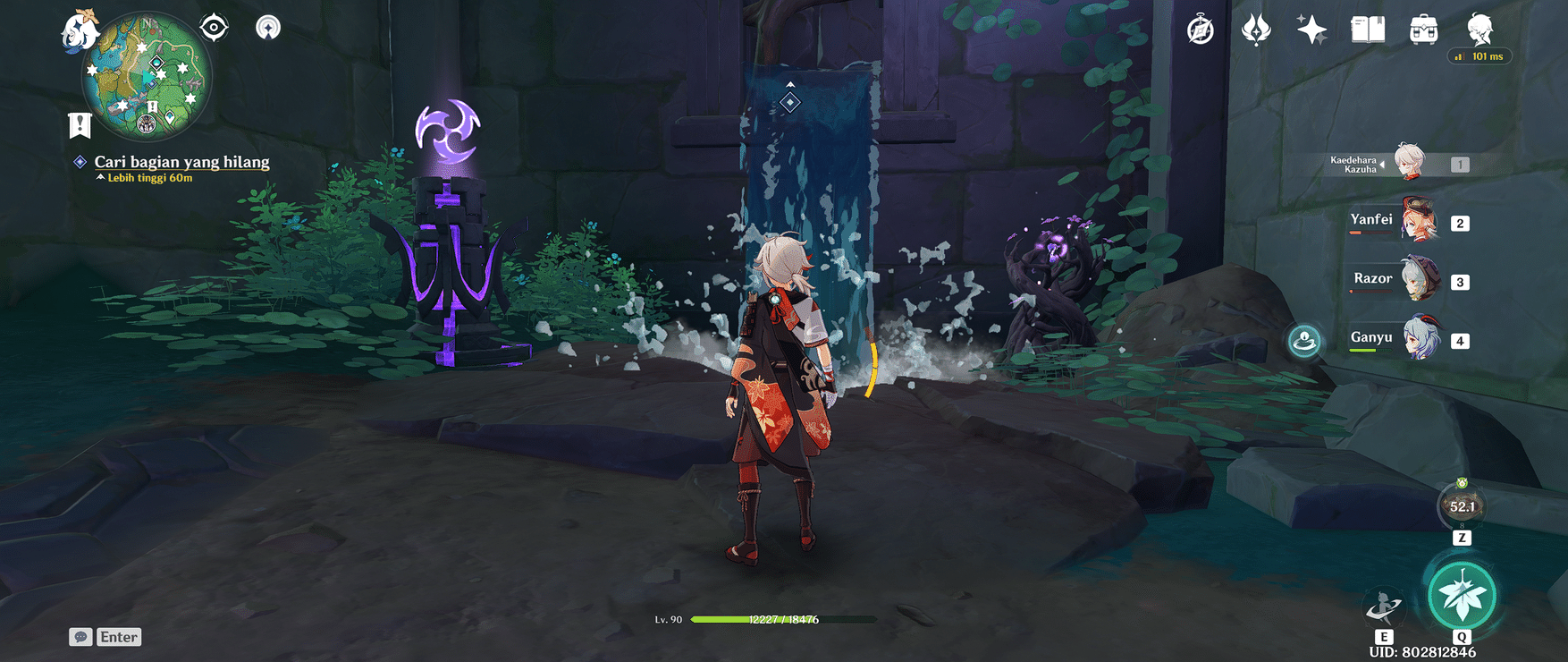This screenshot has width=1568, height=662.
Task: Click the teal round icon beside Ganyu
Action: (x=1304, y=340)
